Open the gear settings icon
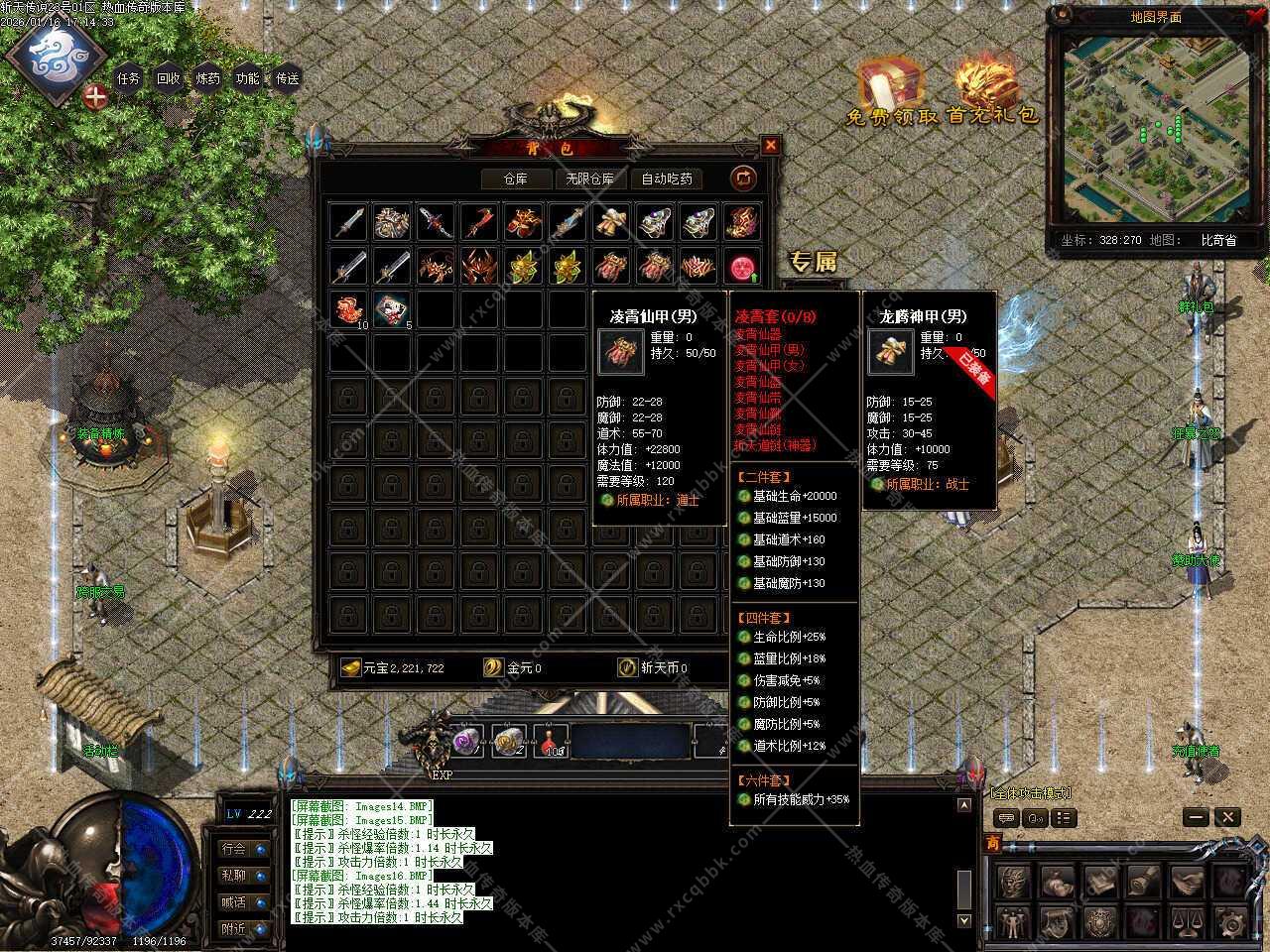Screen dimensions: 1270x952 click(x=1229, y=923)
